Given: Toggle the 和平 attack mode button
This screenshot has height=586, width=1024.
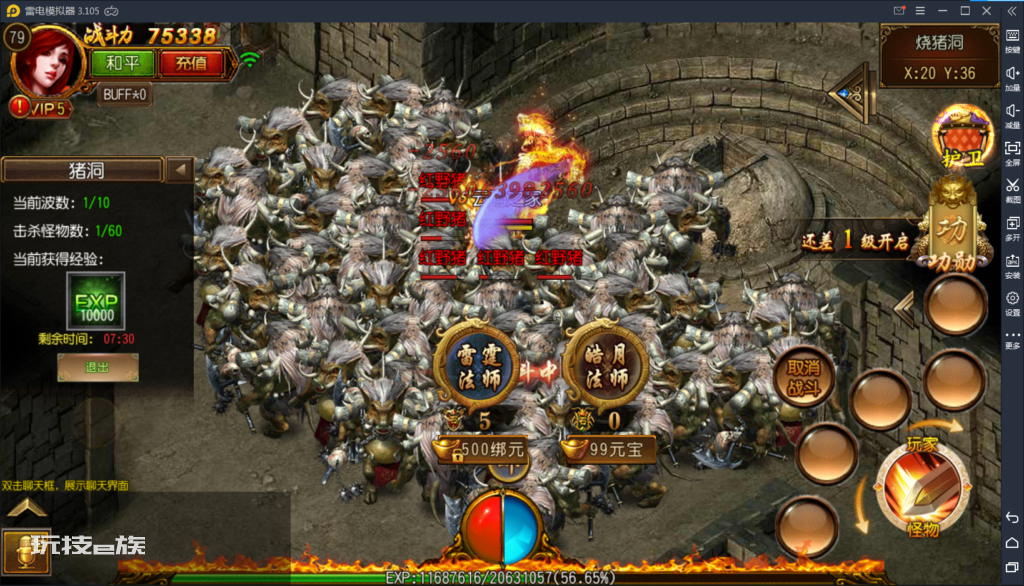Looking at the screenshot, I should click(122, 63).
